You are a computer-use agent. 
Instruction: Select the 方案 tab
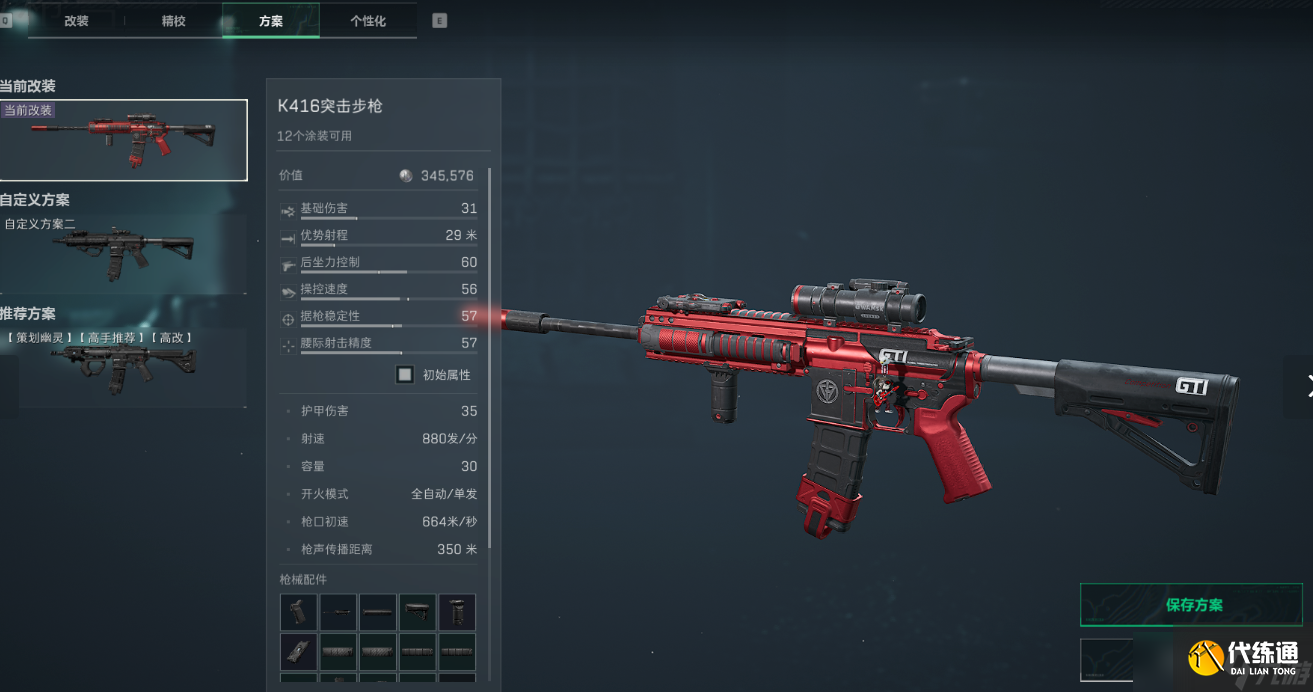click(x=270, y=21)
